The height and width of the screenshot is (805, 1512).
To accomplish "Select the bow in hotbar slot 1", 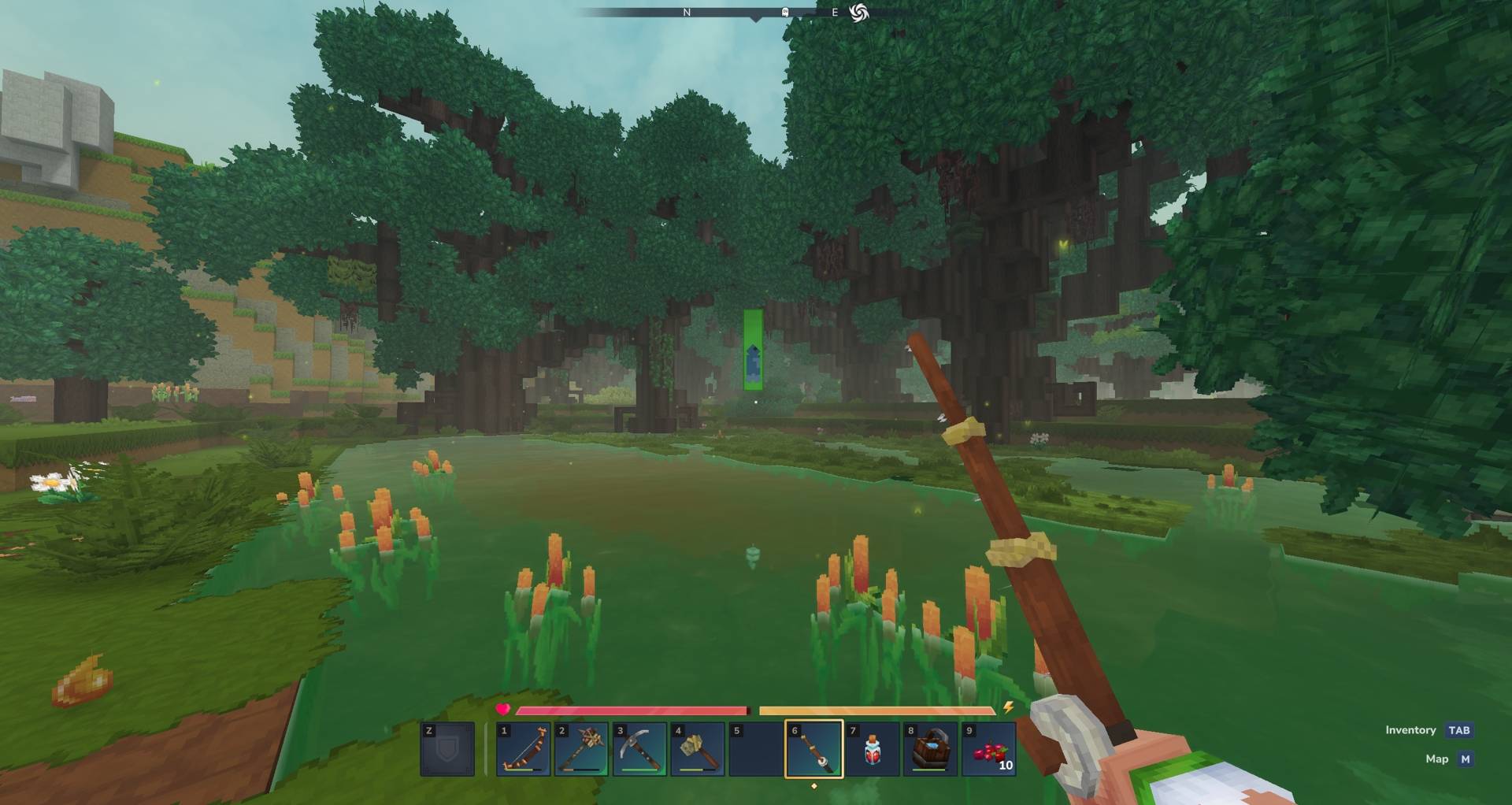I will [524, 749].
